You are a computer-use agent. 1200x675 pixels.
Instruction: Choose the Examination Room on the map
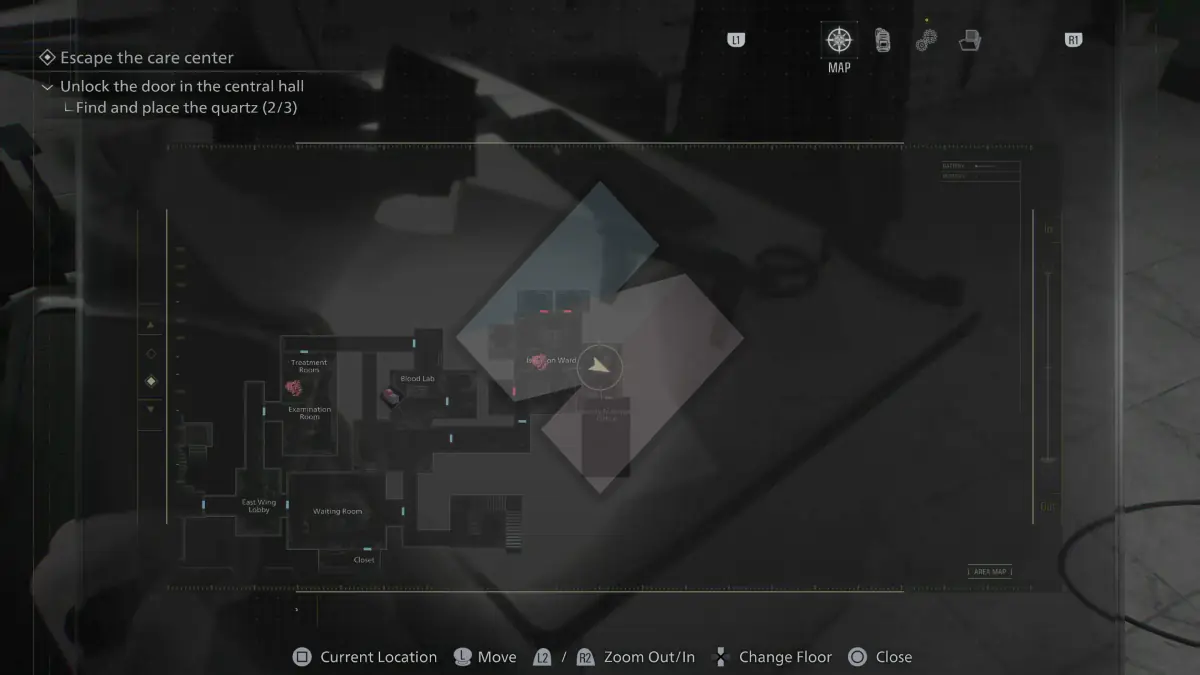point(309,413)
